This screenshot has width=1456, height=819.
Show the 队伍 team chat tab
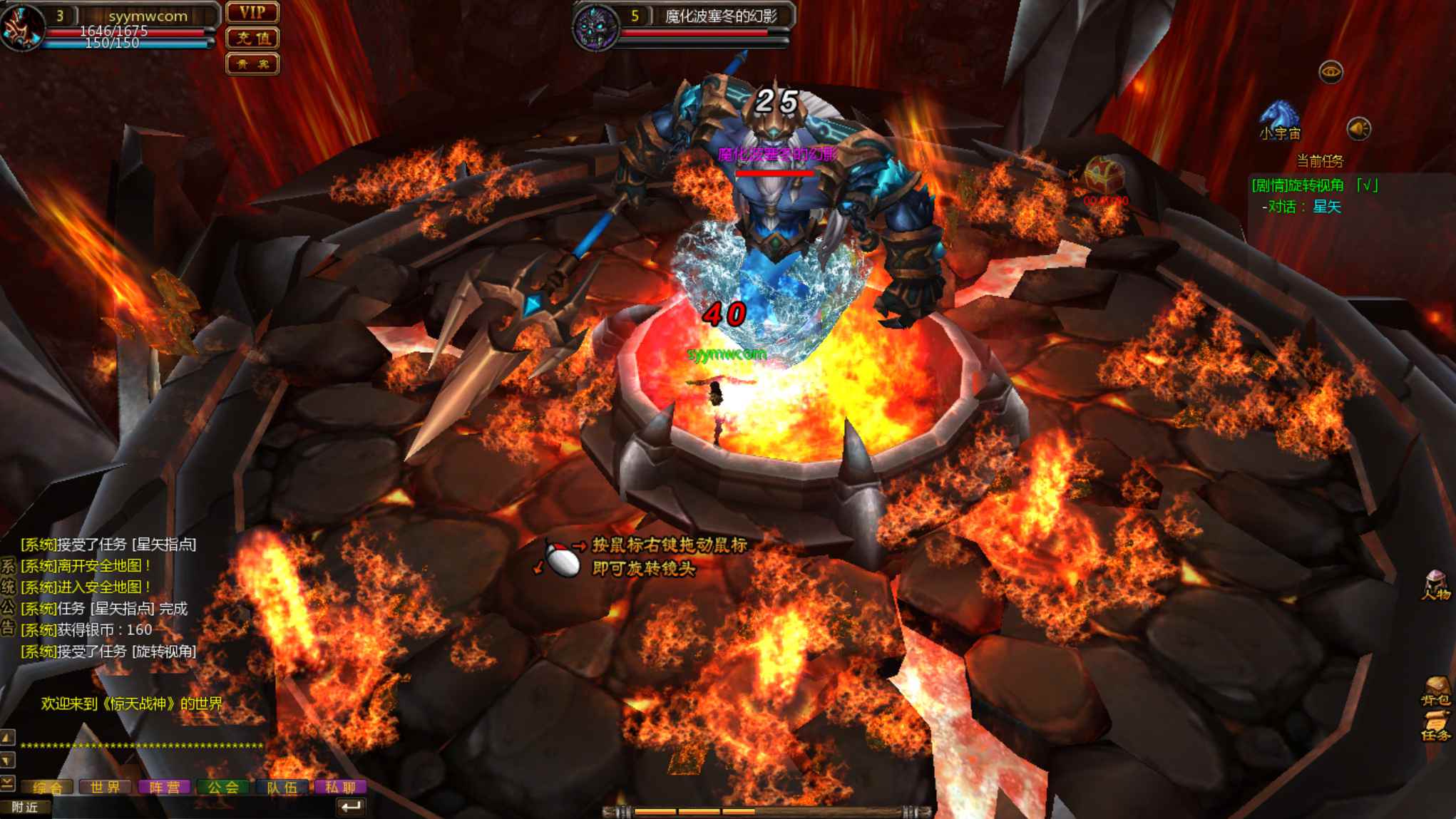(282, 787)
